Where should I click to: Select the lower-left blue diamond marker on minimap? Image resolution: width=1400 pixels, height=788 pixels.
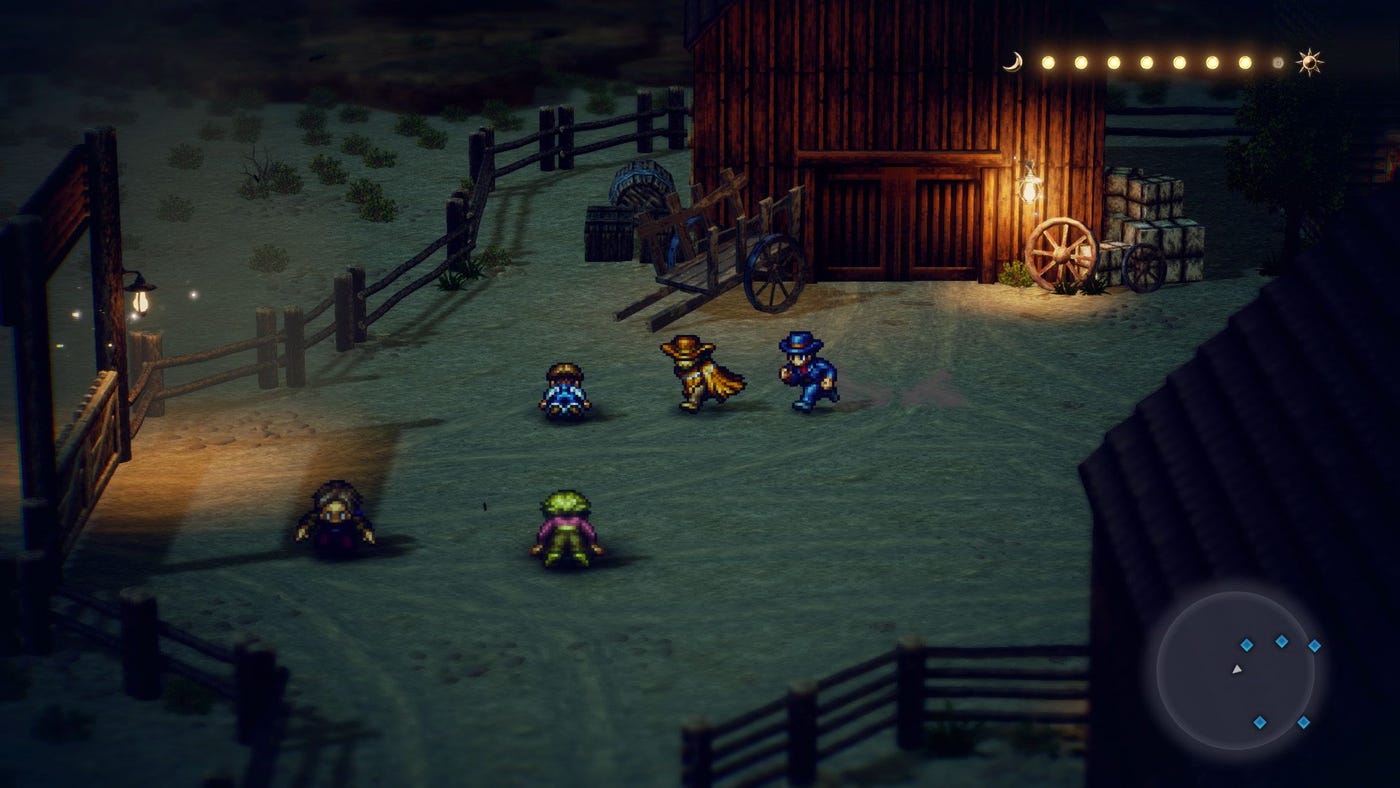click(x=1261, y=722)
